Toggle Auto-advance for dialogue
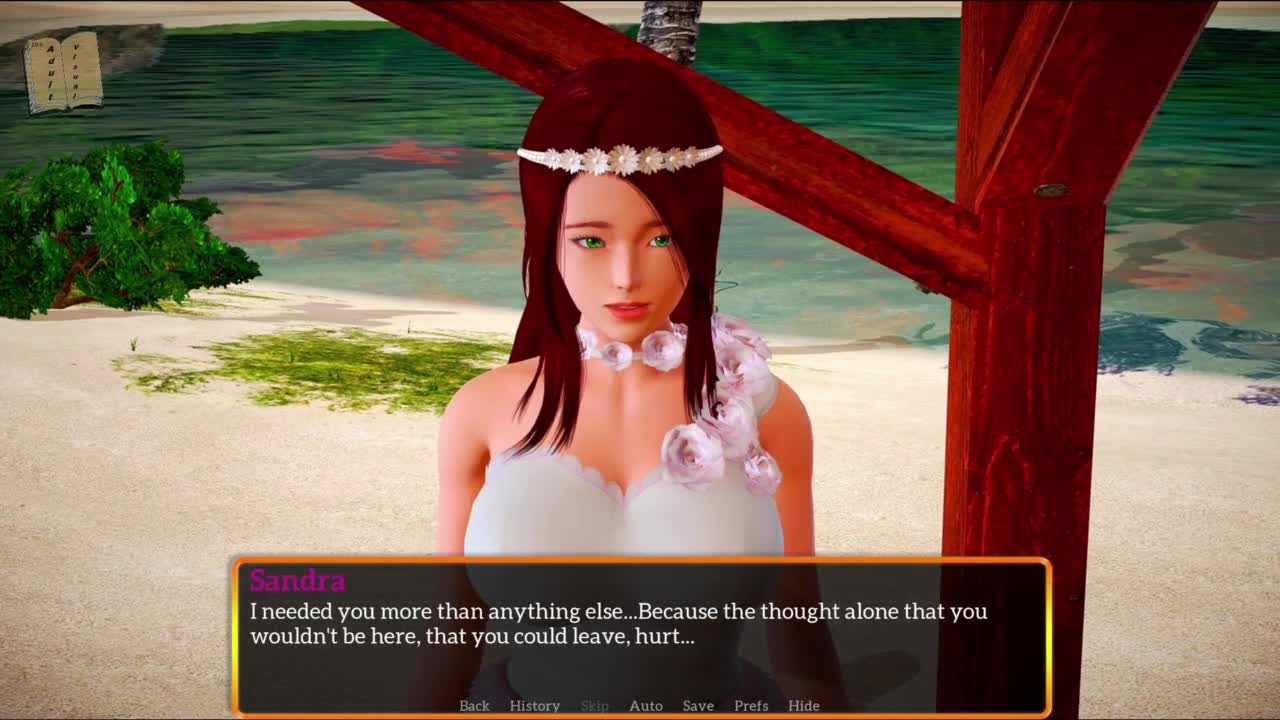The image size is (1280, 720). (x=645, y=705)
